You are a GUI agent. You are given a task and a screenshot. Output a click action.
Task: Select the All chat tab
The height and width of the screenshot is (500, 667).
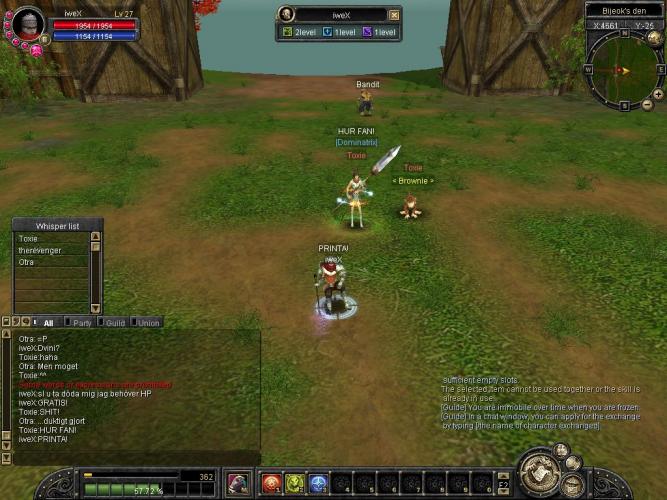(47, 323)
